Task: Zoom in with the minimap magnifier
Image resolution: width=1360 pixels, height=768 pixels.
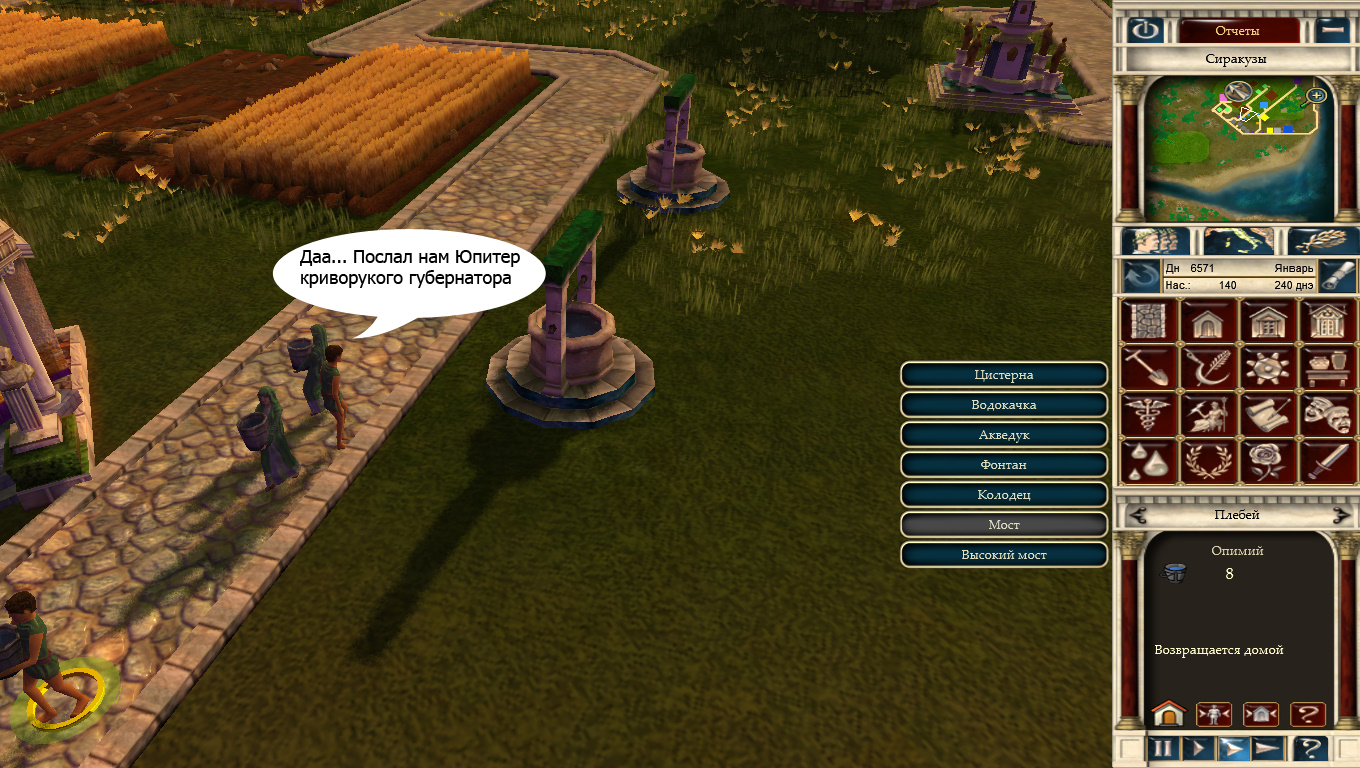Action: [1316, 96]
